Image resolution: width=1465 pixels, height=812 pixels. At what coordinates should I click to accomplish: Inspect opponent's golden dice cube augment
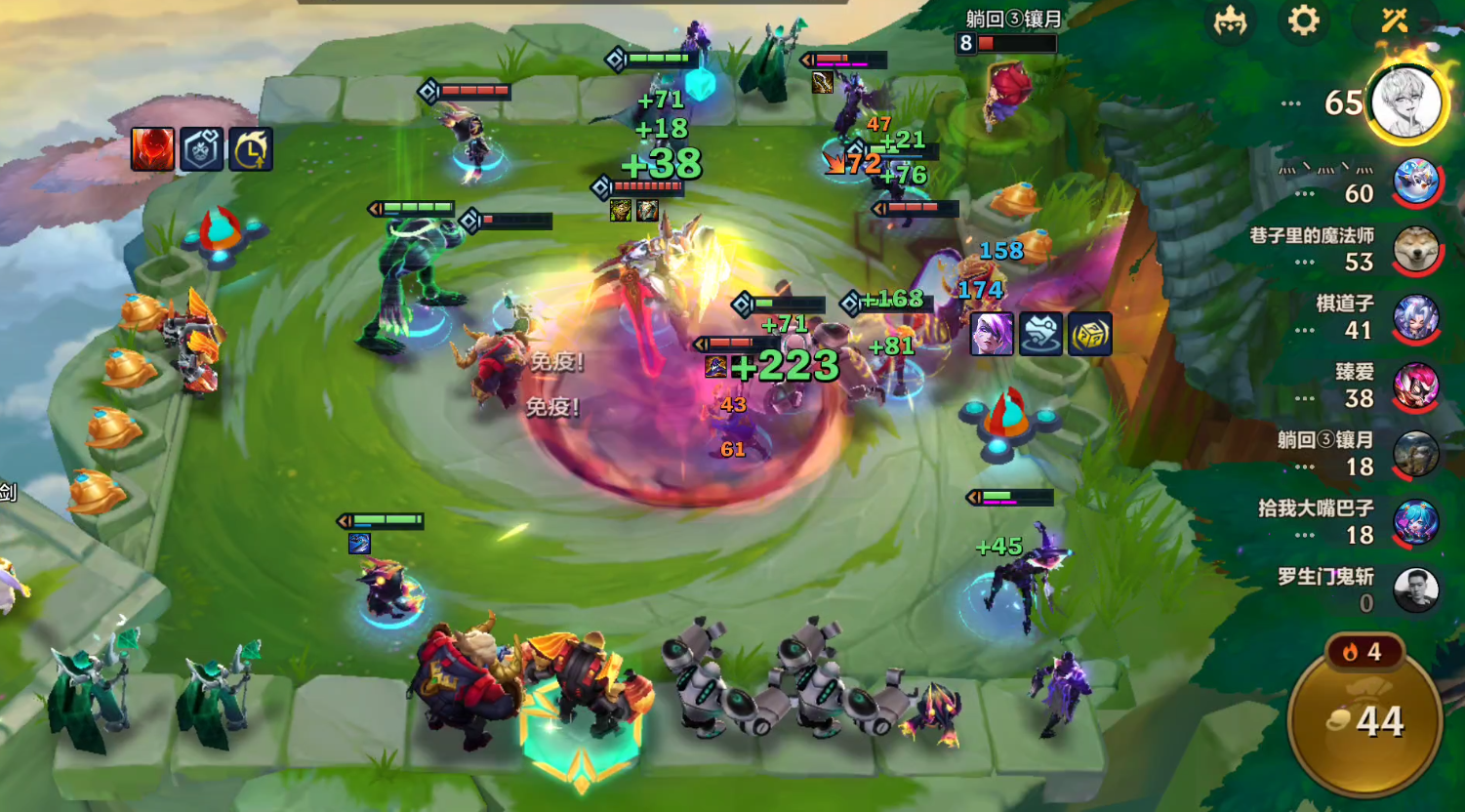pyautogui.click(x=1089, y=334)
